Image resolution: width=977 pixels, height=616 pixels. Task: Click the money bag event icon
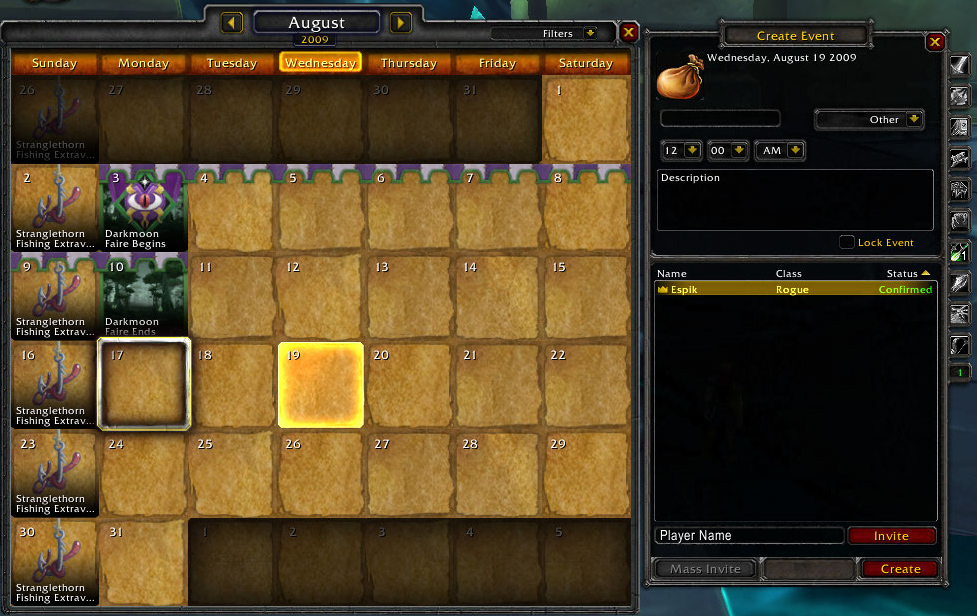pyautogui.click(x=680, y=78)
